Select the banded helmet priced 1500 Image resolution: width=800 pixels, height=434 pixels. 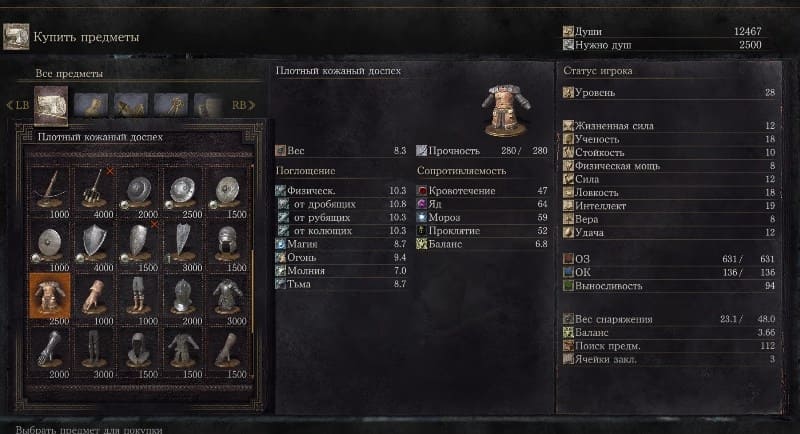(228, 240)
